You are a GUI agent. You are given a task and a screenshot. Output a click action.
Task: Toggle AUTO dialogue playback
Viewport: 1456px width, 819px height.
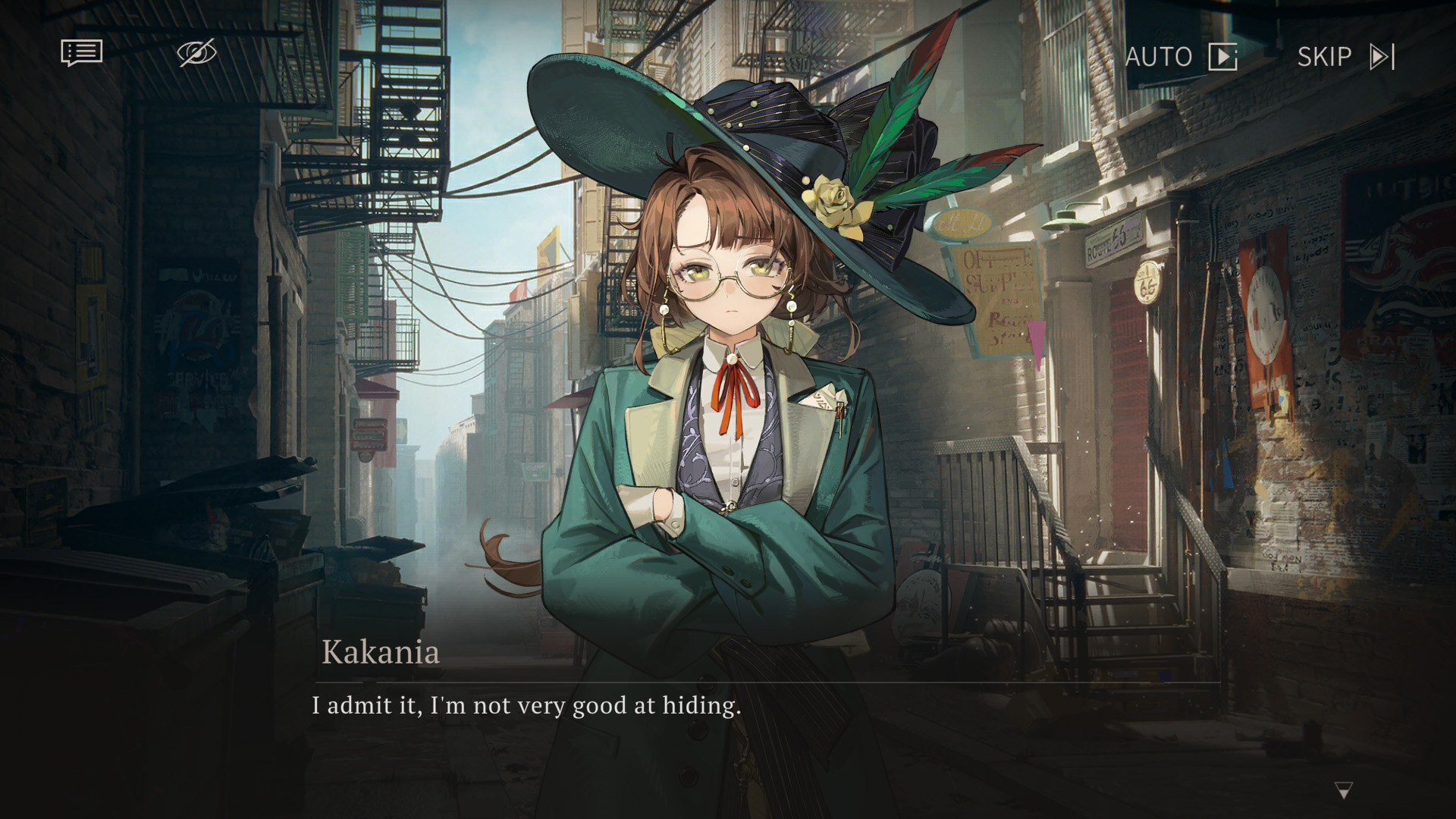[1180, 57]
